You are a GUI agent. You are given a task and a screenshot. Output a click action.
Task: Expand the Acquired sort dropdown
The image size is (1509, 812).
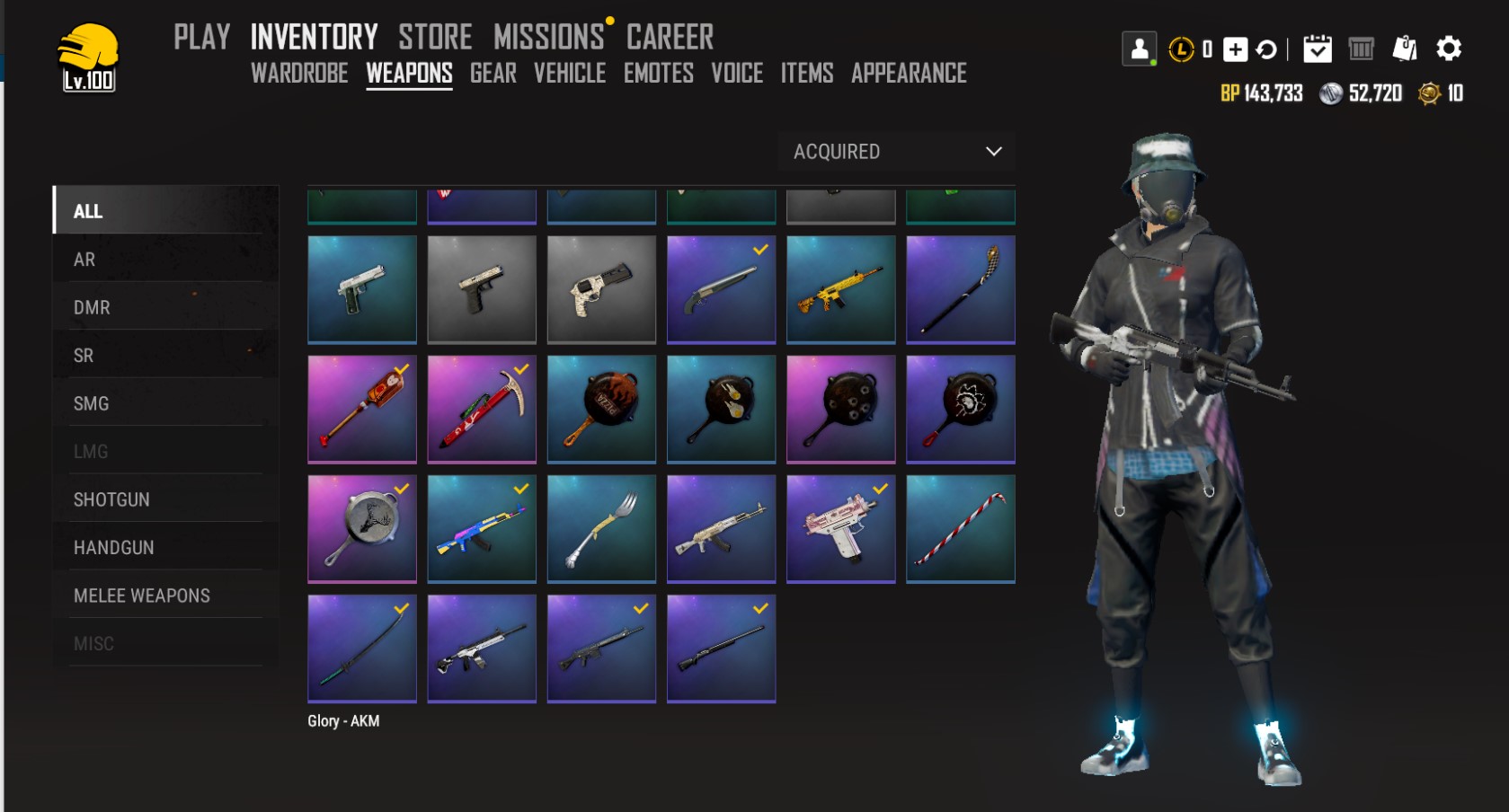pyautogui.click(x=897, y=152)
